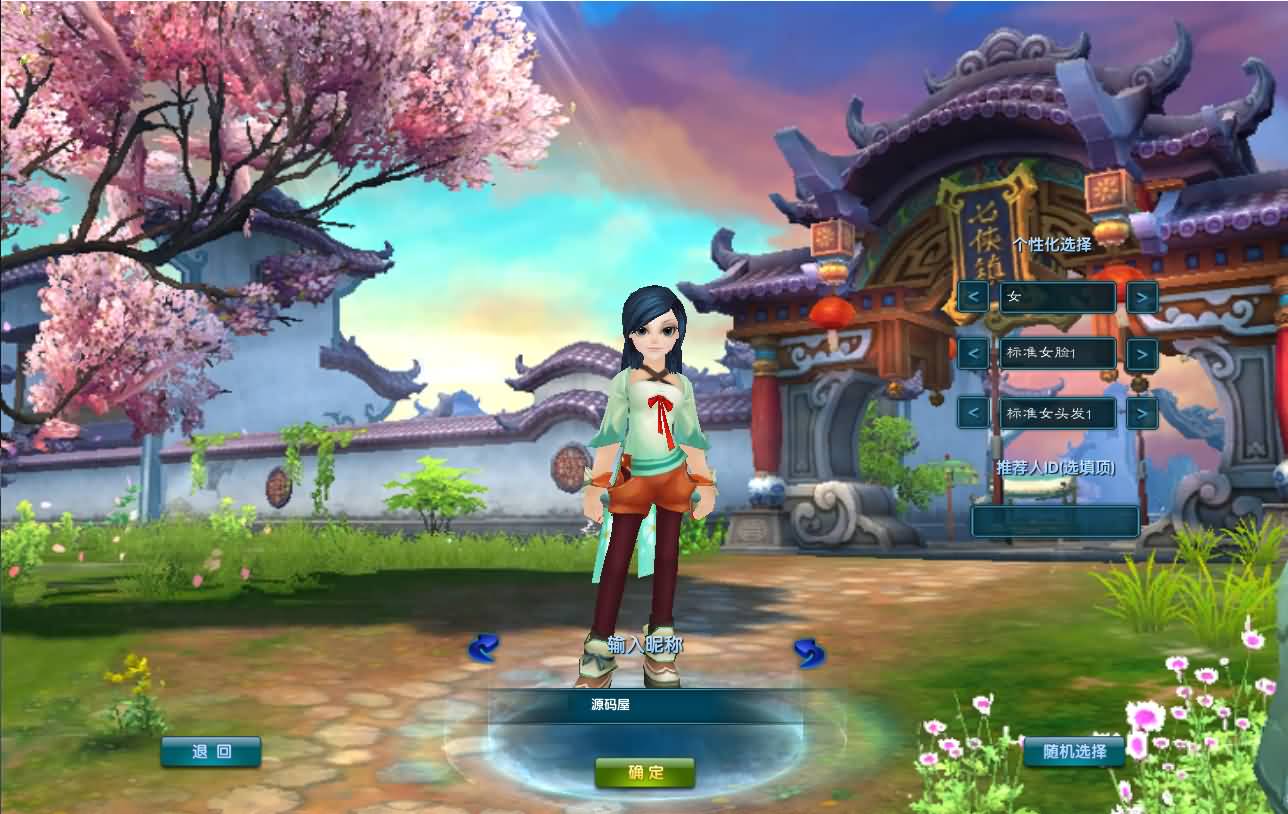The width and height of the screenshot is (1288, 814).
Task: Click the 推荐人ID referrer input box
Action: (x=1055, y=521)
